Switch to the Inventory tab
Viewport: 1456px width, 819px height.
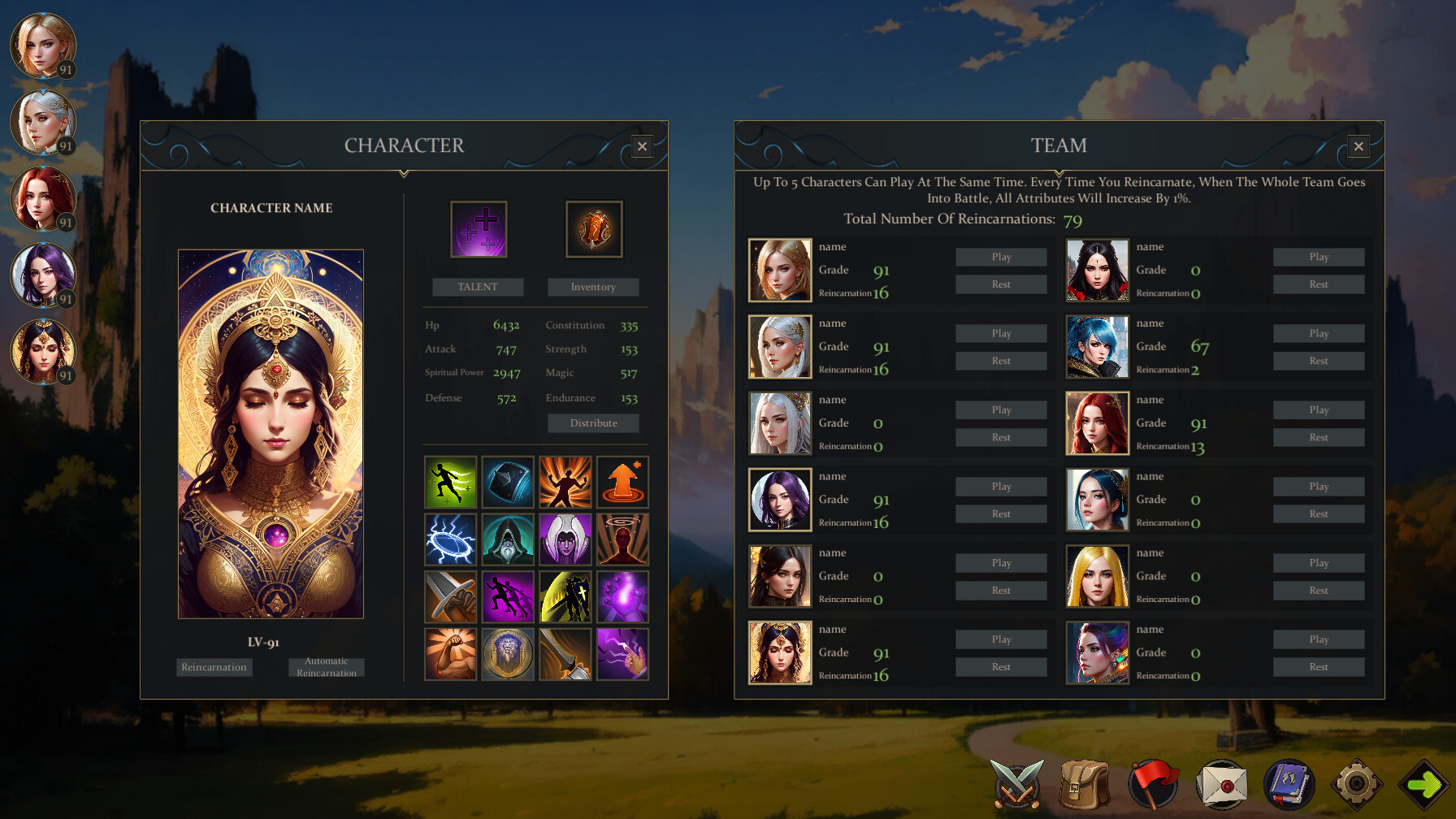[x=592, y=287]
